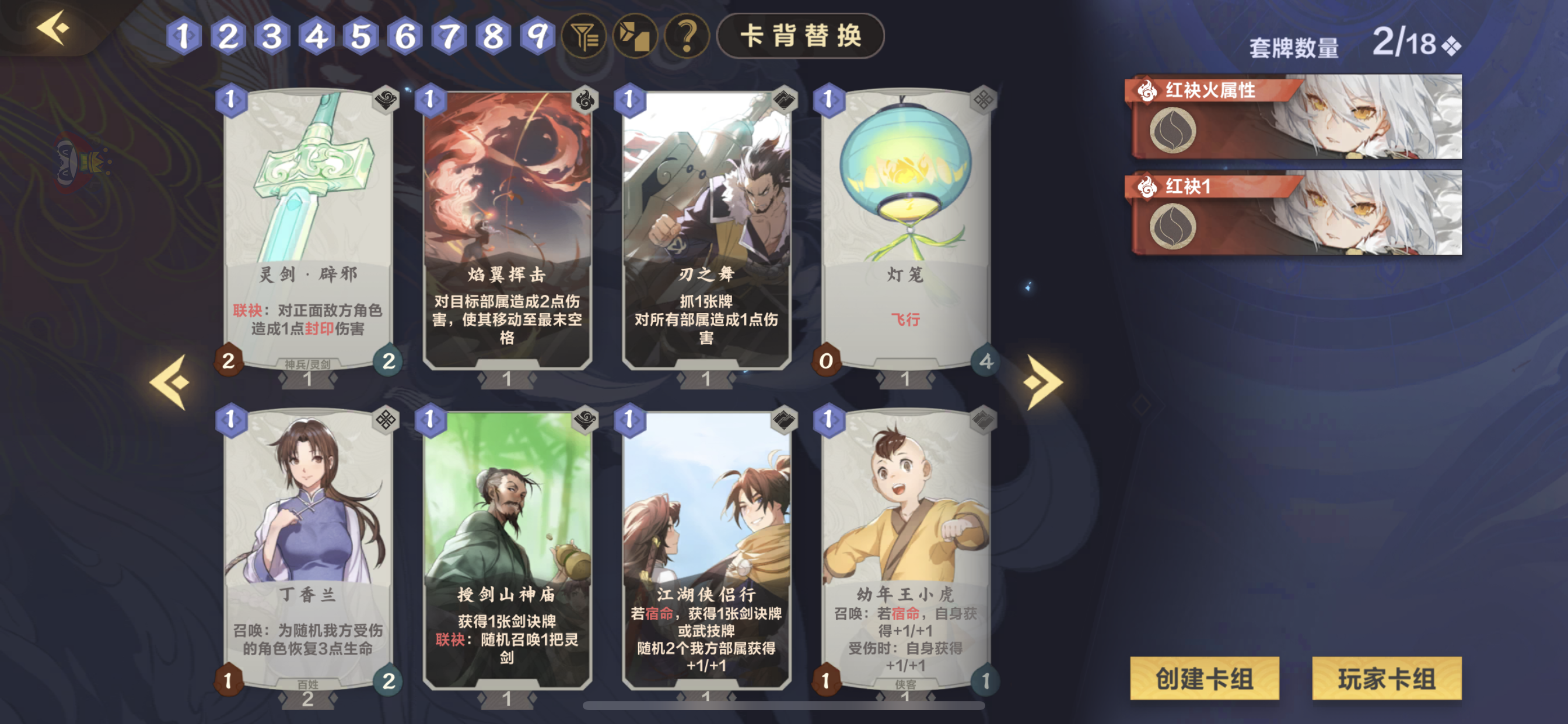
Task: Click the fire element icon on 焰翼挥击 card
Action: [584, 101]
